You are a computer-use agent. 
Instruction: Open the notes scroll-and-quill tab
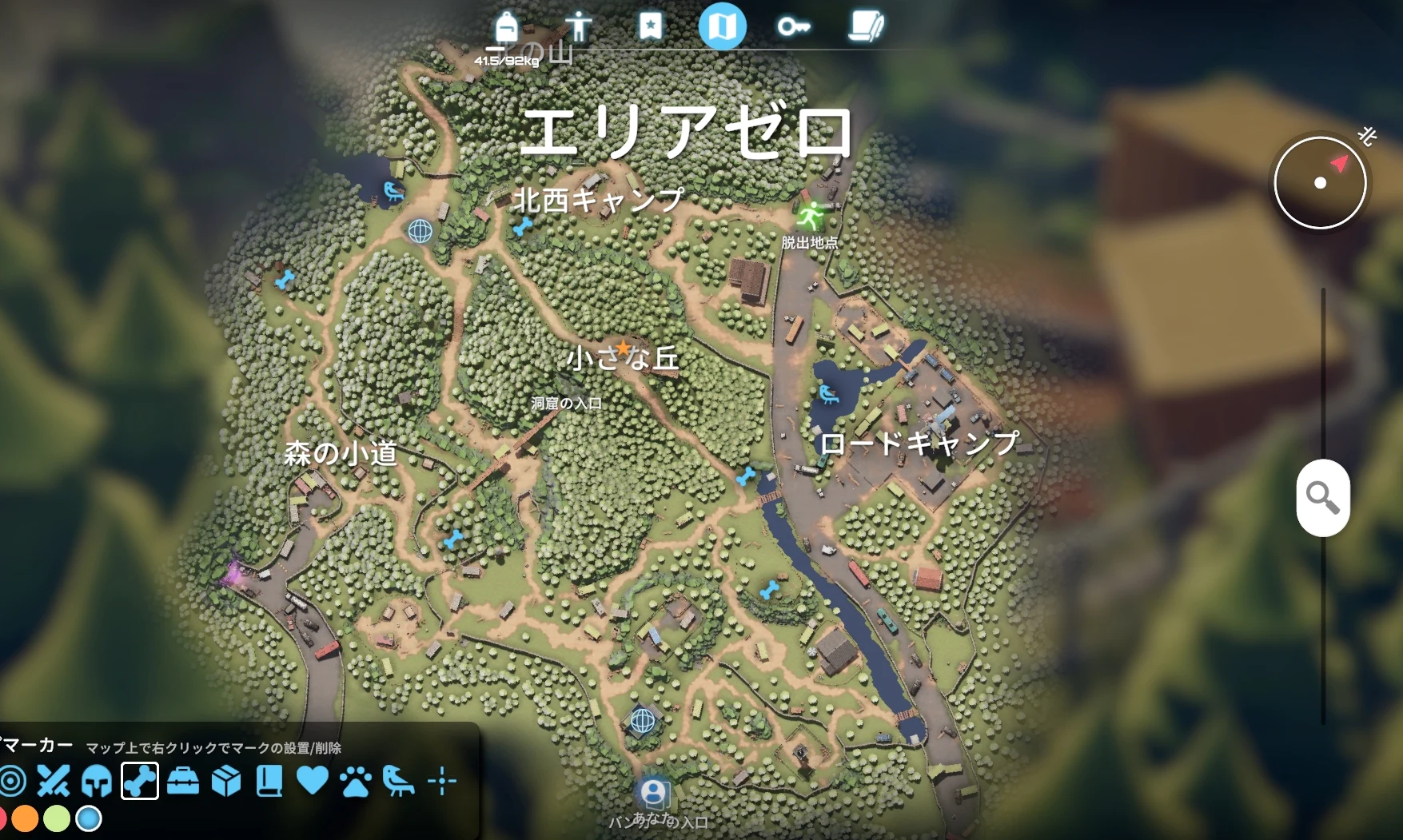(x=866, y=26)
